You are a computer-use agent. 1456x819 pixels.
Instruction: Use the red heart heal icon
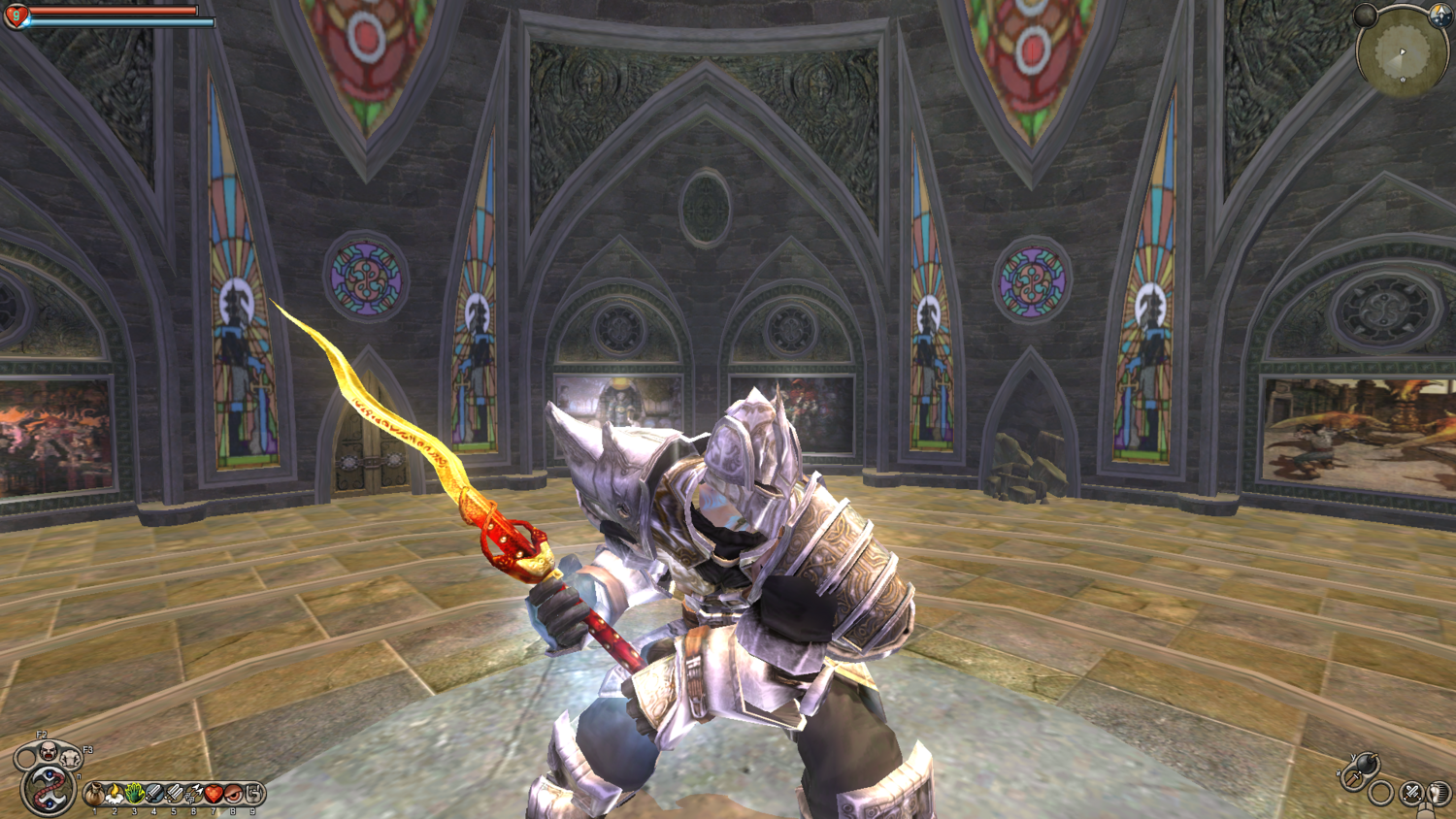tap(214, 795)
